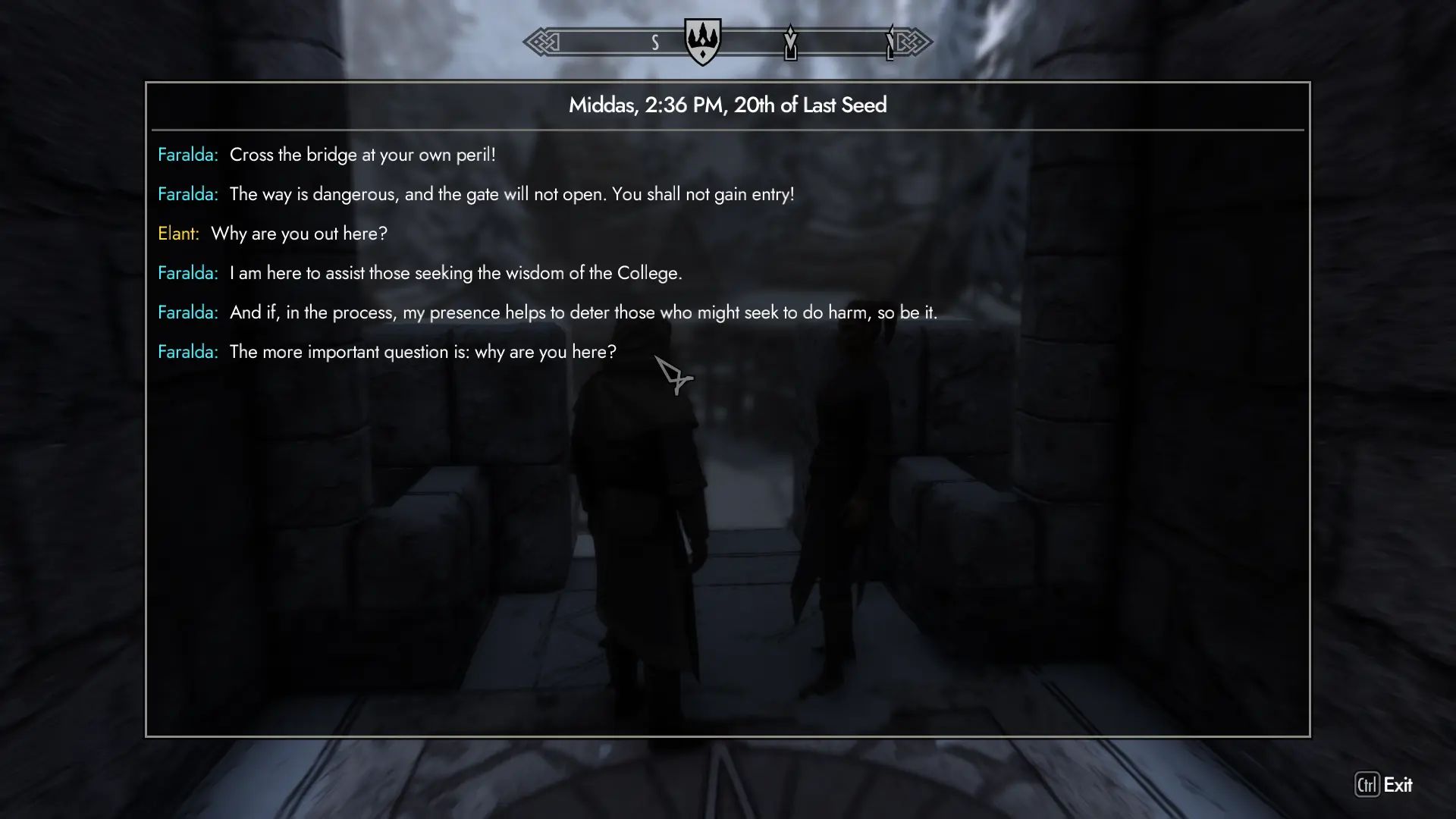Click the 'Cross the bridge at your own peril!' line
Image resolution: width=1456 pixels, height=819 pixels.
point(362,155)
